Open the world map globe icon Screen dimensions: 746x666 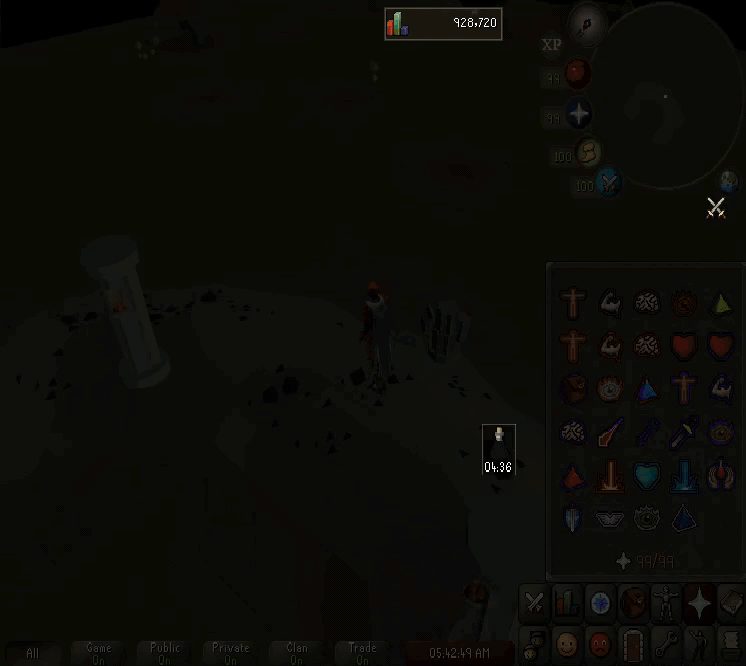(729, 181)
